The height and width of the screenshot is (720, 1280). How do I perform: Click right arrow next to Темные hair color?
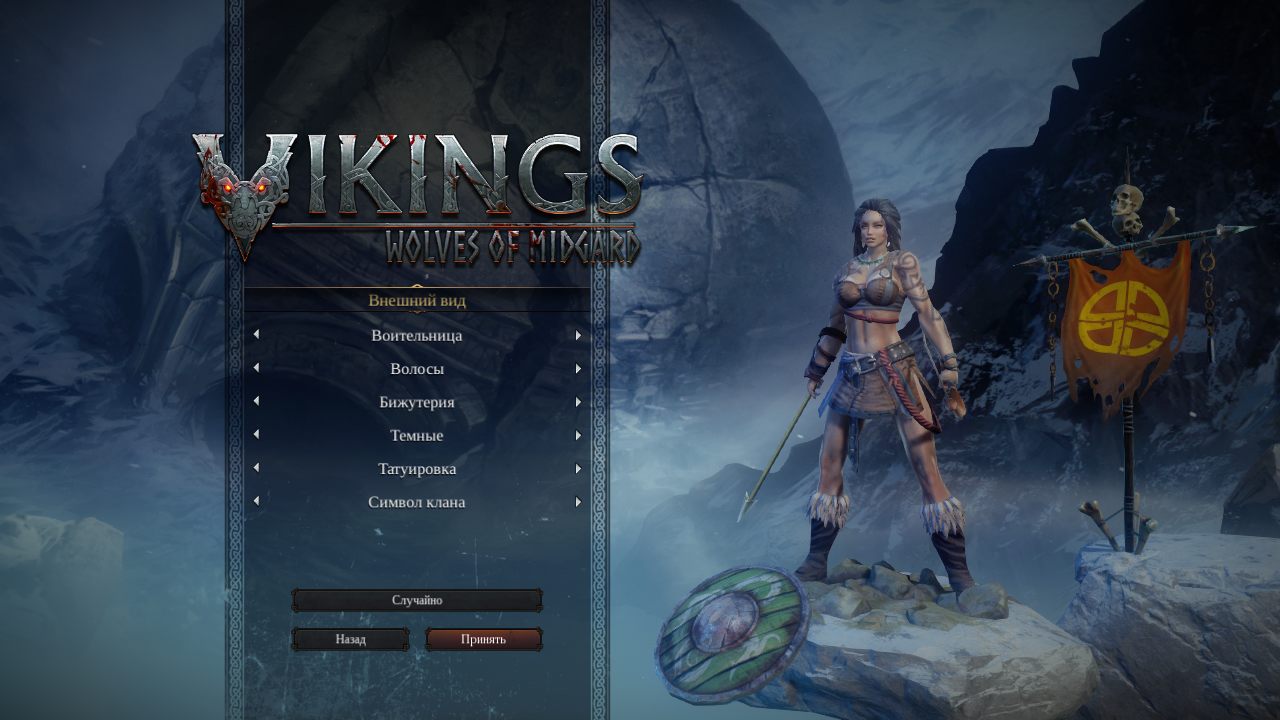(x=578, y=435)
